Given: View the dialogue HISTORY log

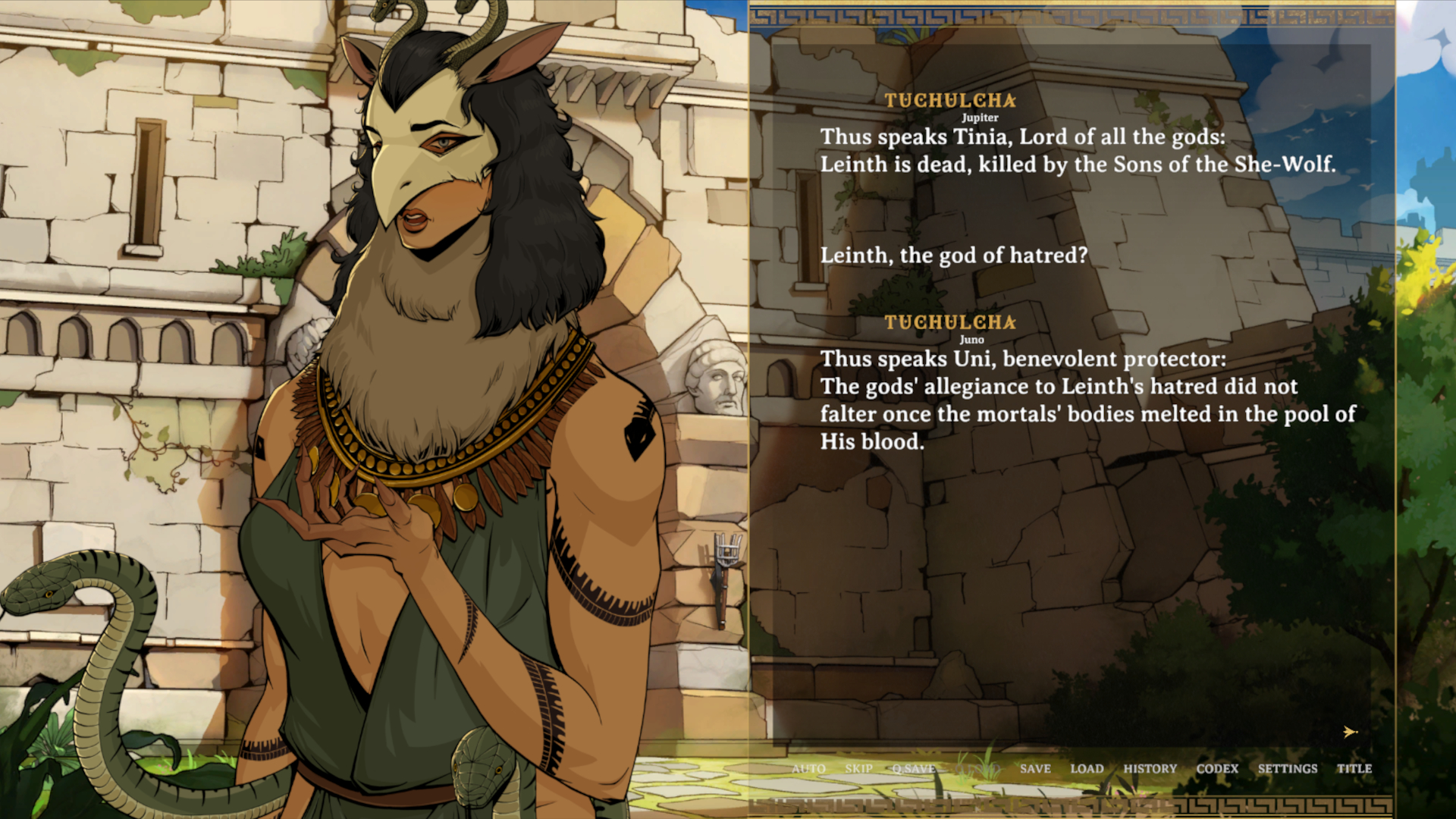Looking at the screenshot, I should [x=1150, y=768].
